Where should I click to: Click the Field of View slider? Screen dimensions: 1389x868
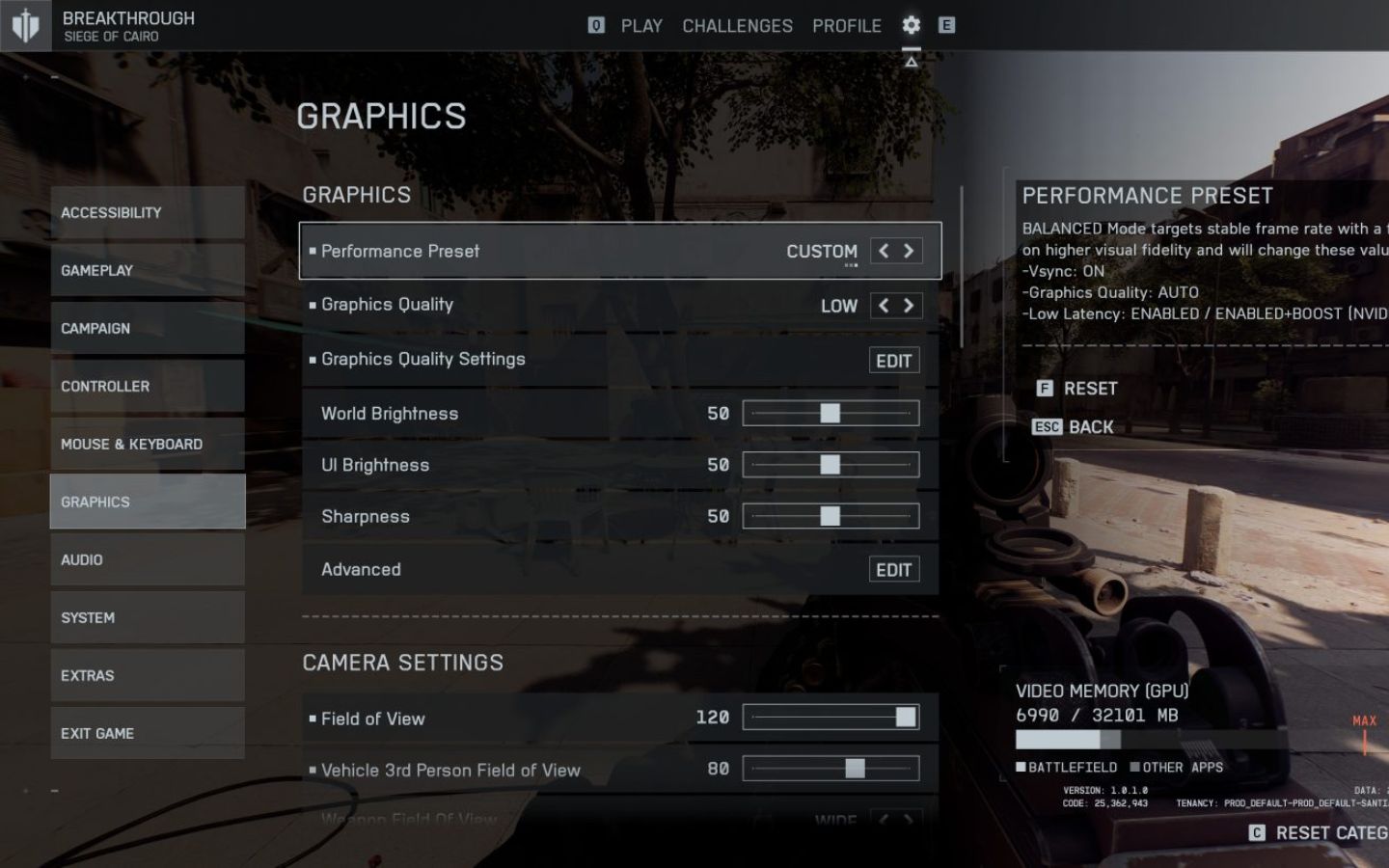tap(830, 718)
